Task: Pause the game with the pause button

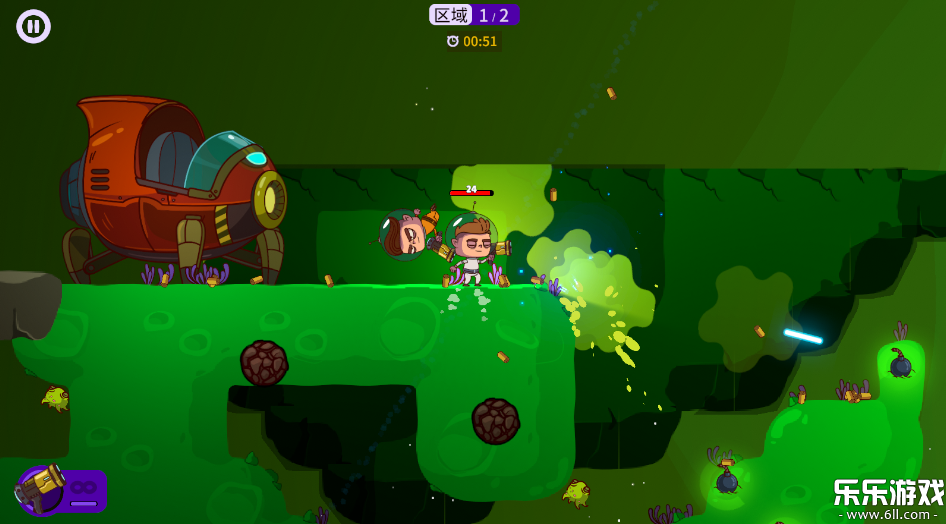Action: 33,26
